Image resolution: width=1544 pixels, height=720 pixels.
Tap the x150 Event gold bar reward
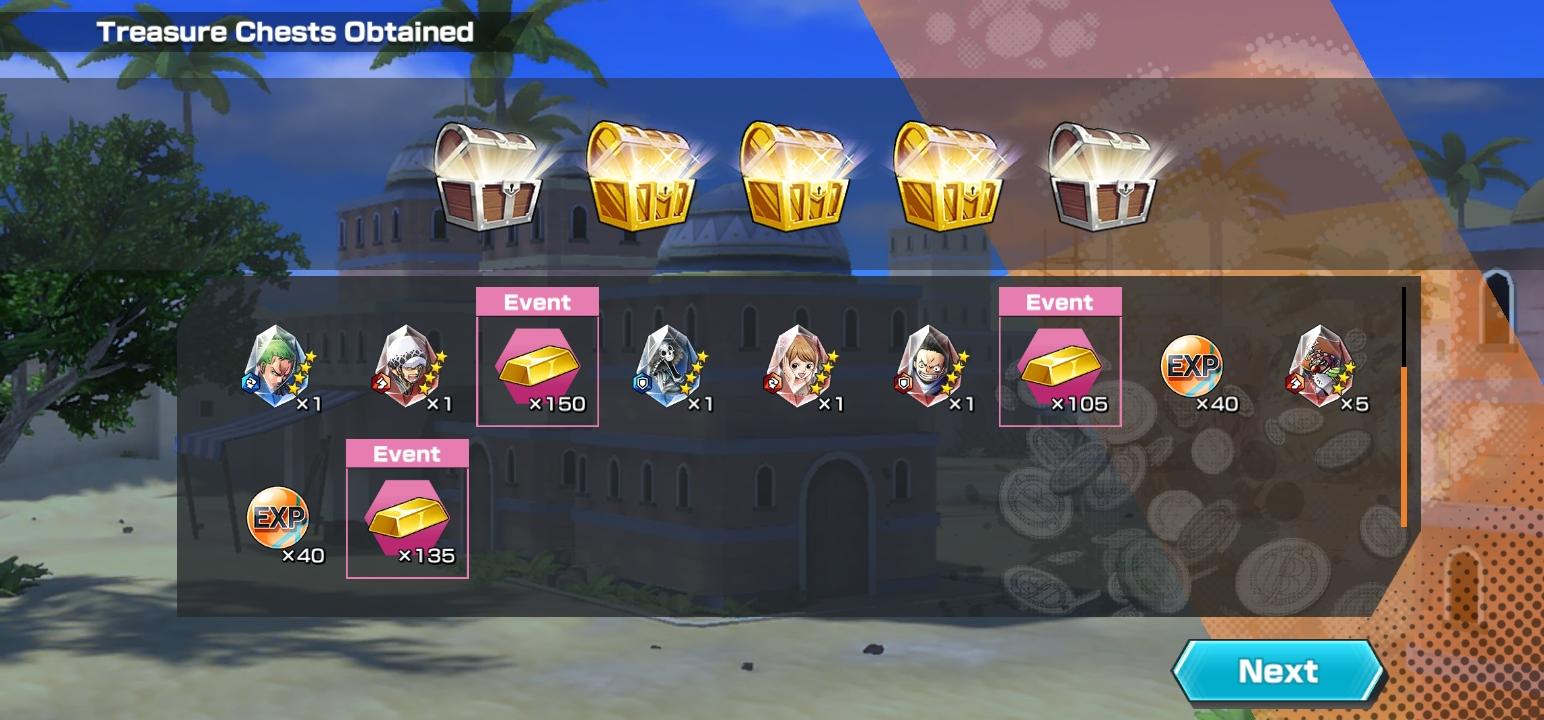(539, 368)
